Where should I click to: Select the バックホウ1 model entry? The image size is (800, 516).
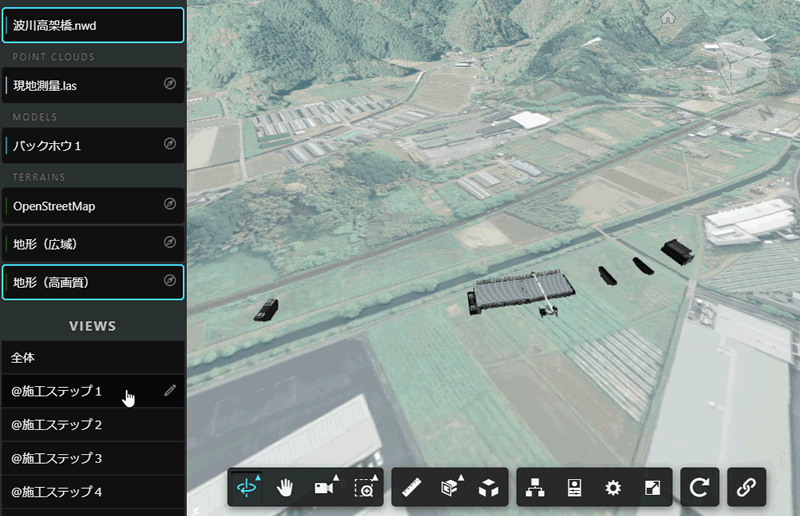click(85, 145)
